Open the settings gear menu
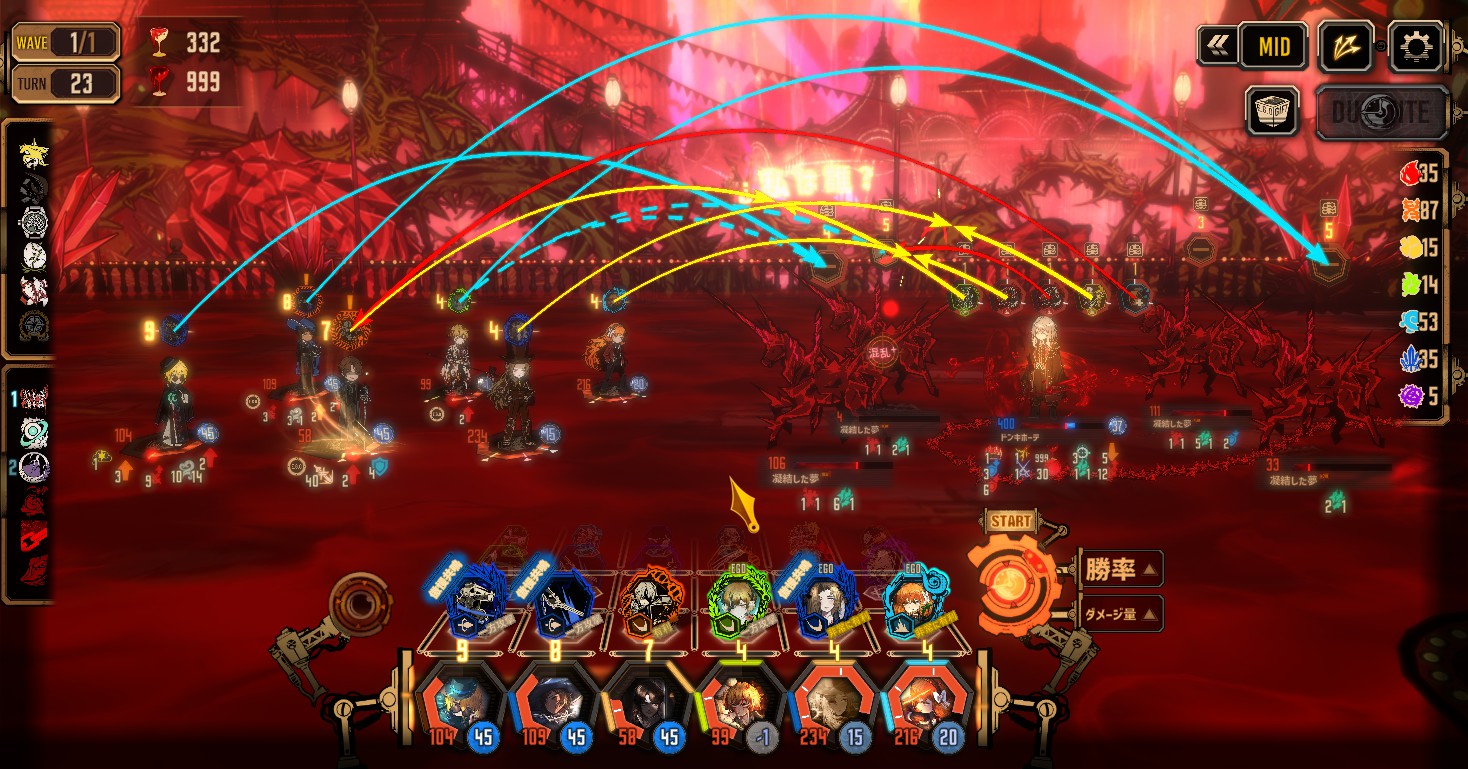This screenshot has width=1468, height=769. click(x=1418, y=45)
